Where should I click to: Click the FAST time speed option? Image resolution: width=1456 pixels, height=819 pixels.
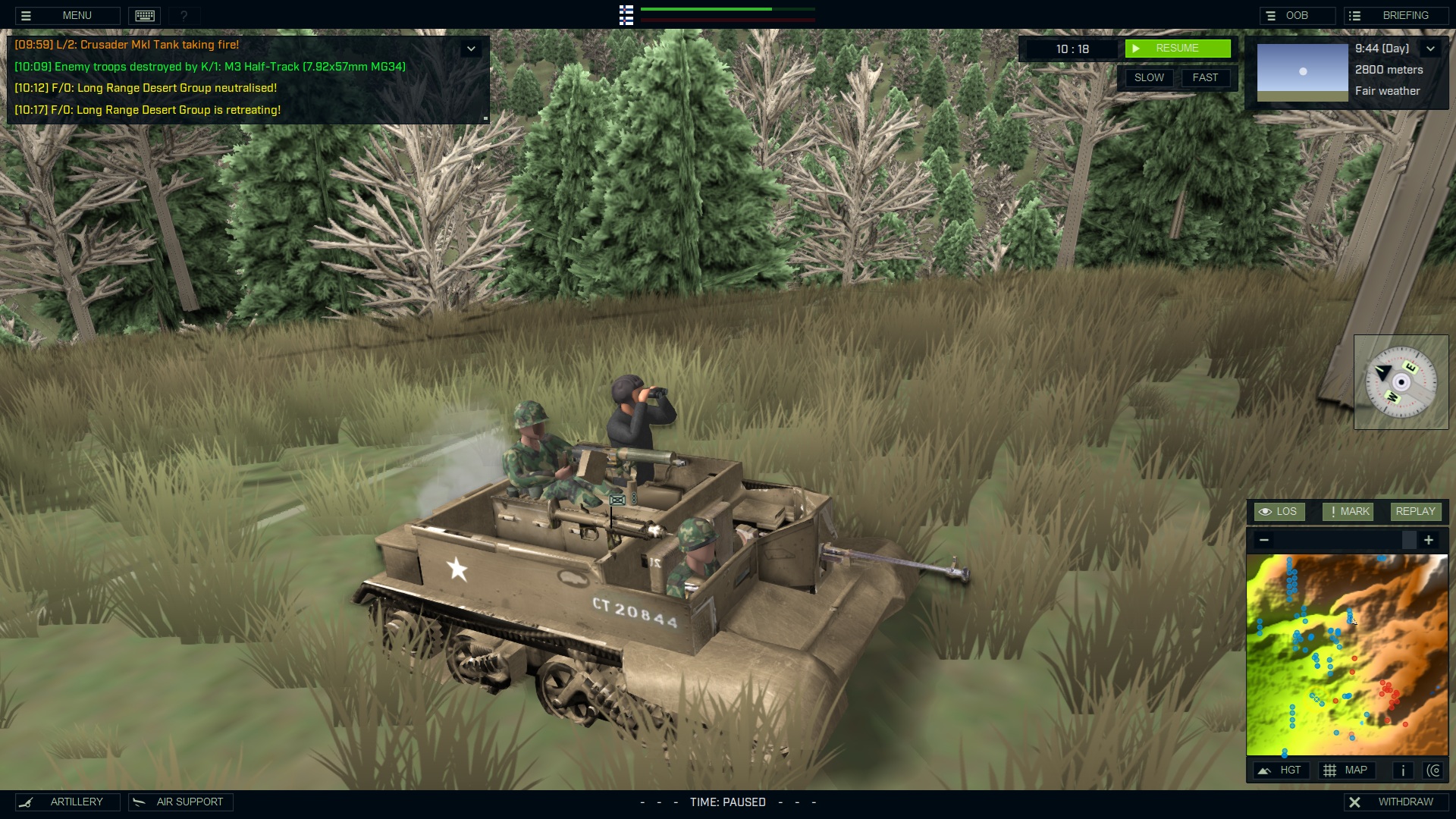1206,77
